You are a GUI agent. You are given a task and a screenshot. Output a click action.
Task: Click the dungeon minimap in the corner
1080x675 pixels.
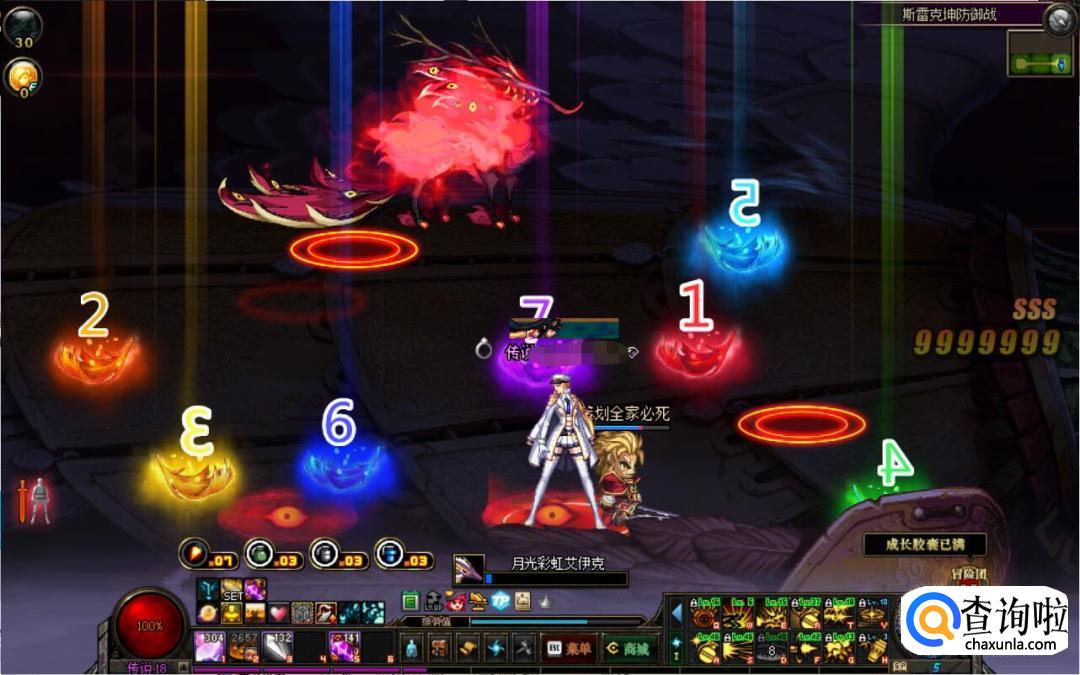(x=1041, y=55)
